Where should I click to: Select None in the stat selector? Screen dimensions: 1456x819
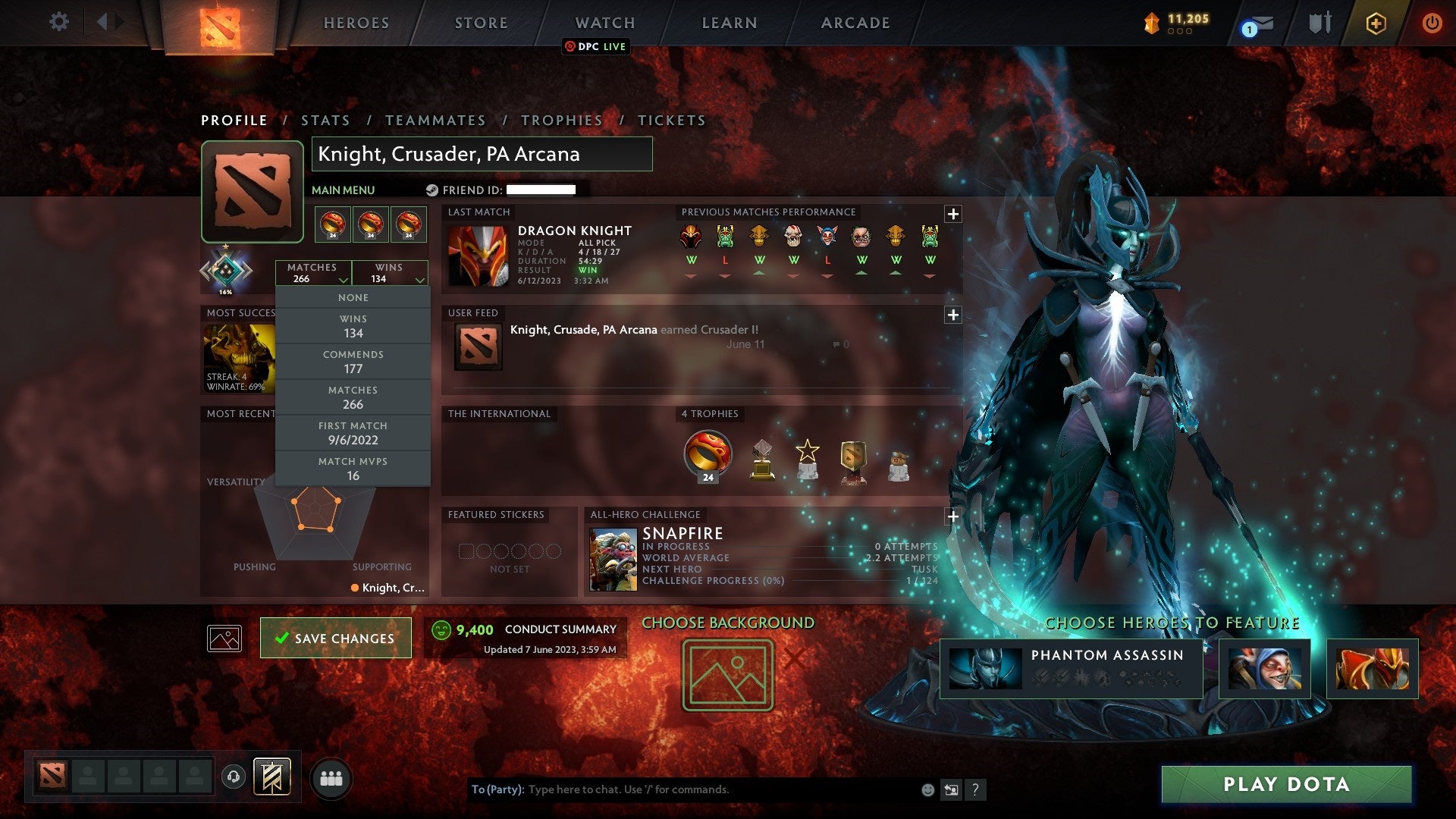point(353,297)
